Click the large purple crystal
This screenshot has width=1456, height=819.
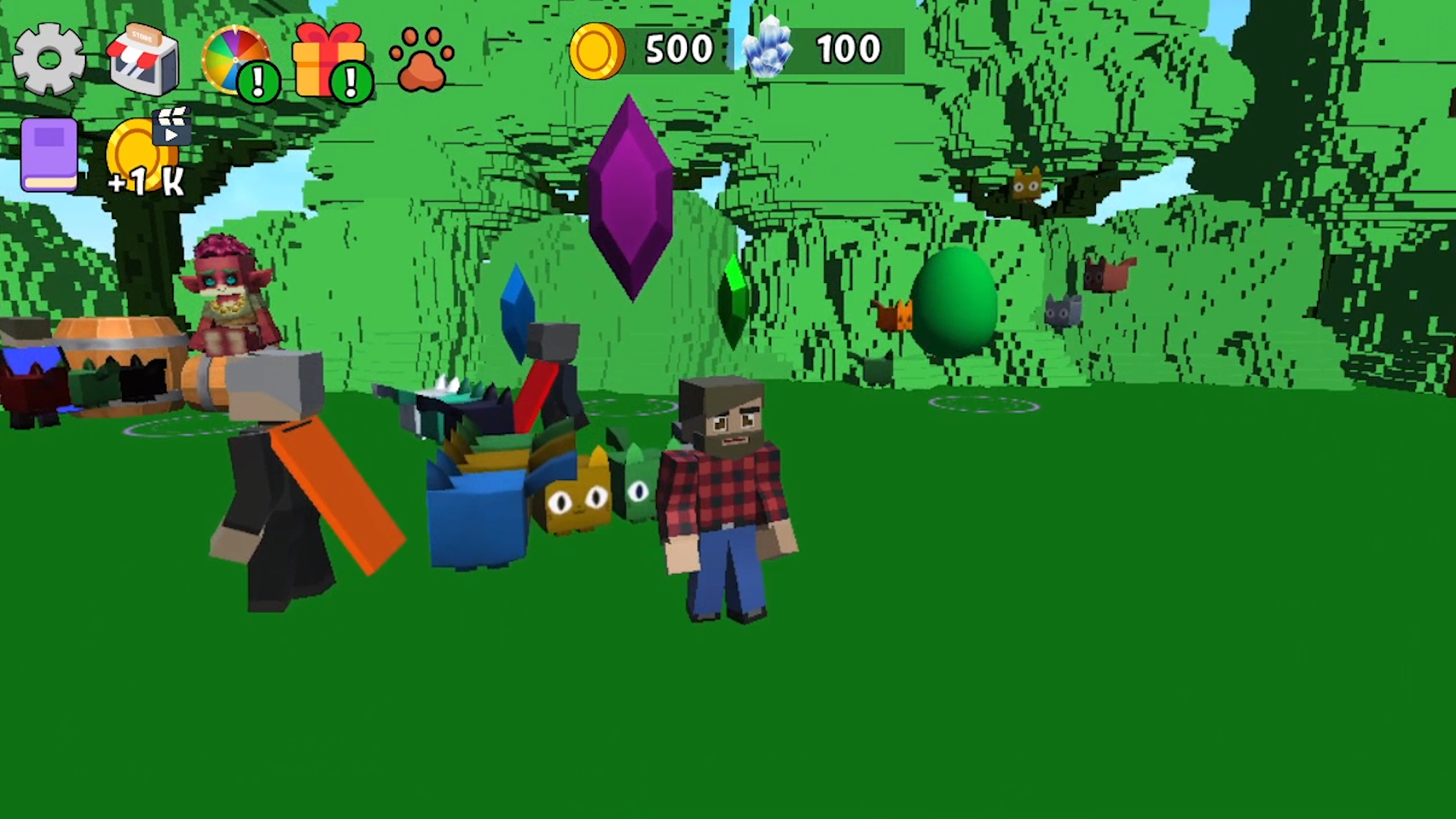pos(629,197)
